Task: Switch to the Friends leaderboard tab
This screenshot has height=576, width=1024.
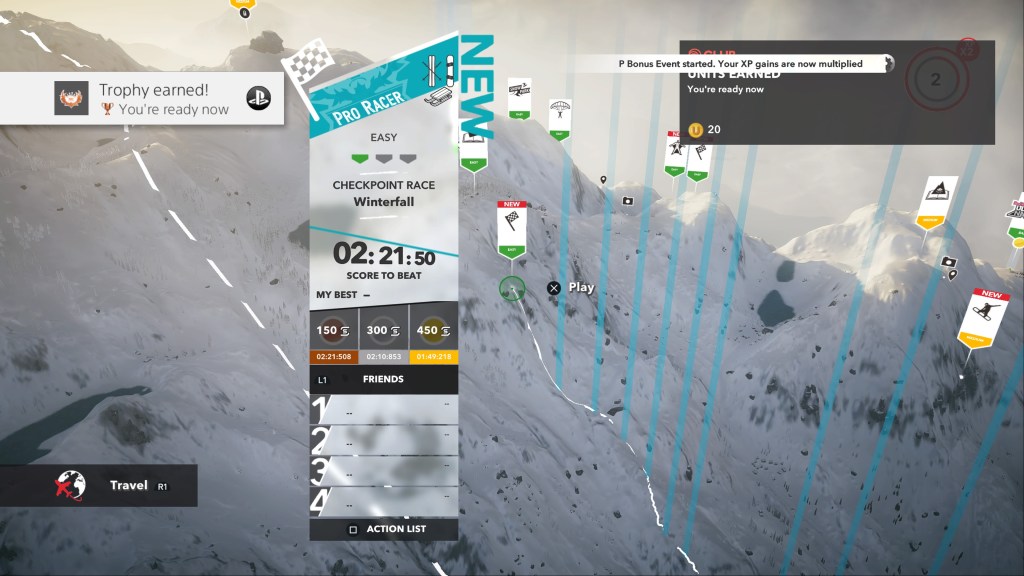Action: click(384, 380)
